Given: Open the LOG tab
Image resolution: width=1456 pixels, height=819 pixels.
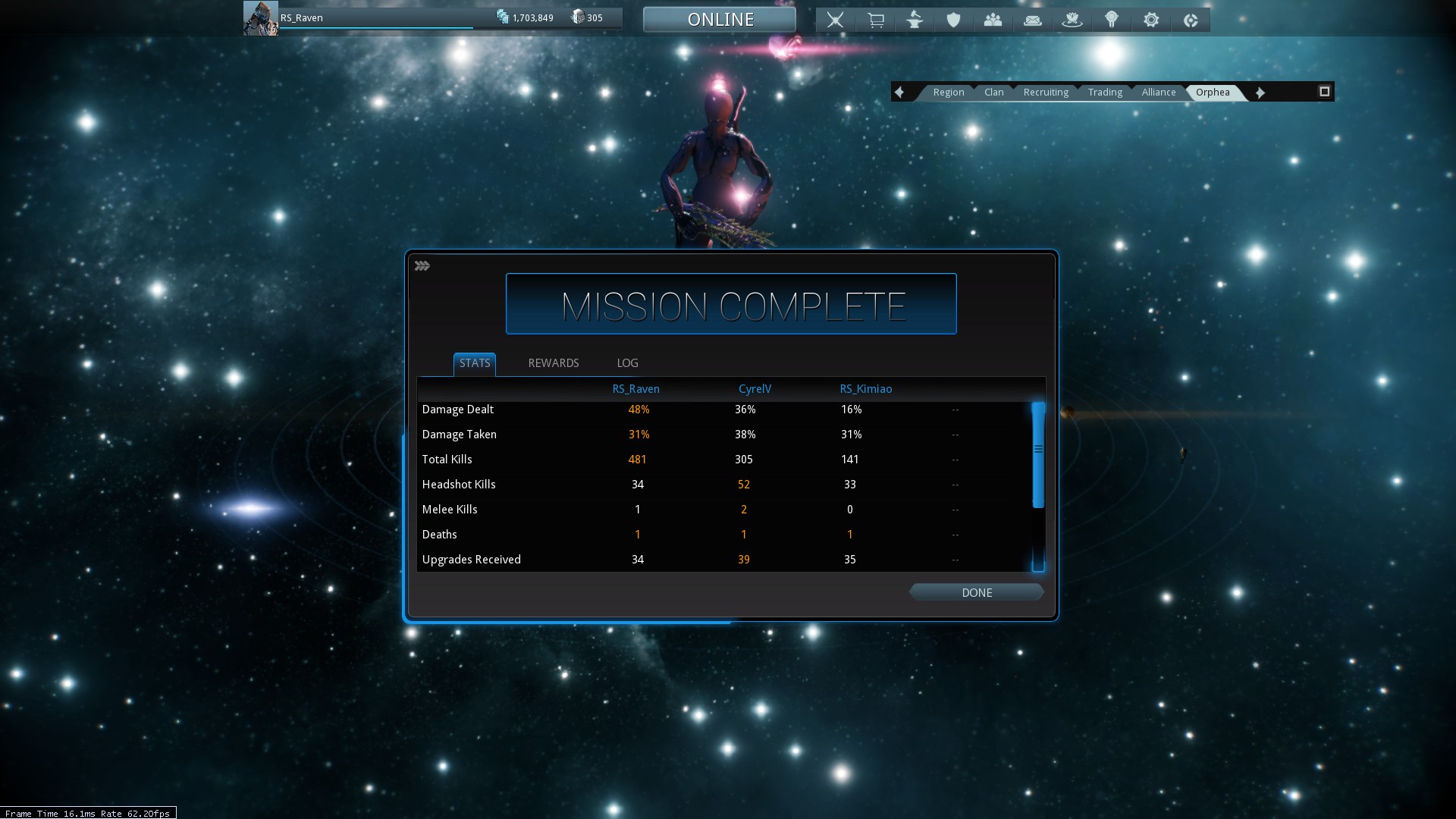Looking at the screenshot, I should [x=627, y=363].
